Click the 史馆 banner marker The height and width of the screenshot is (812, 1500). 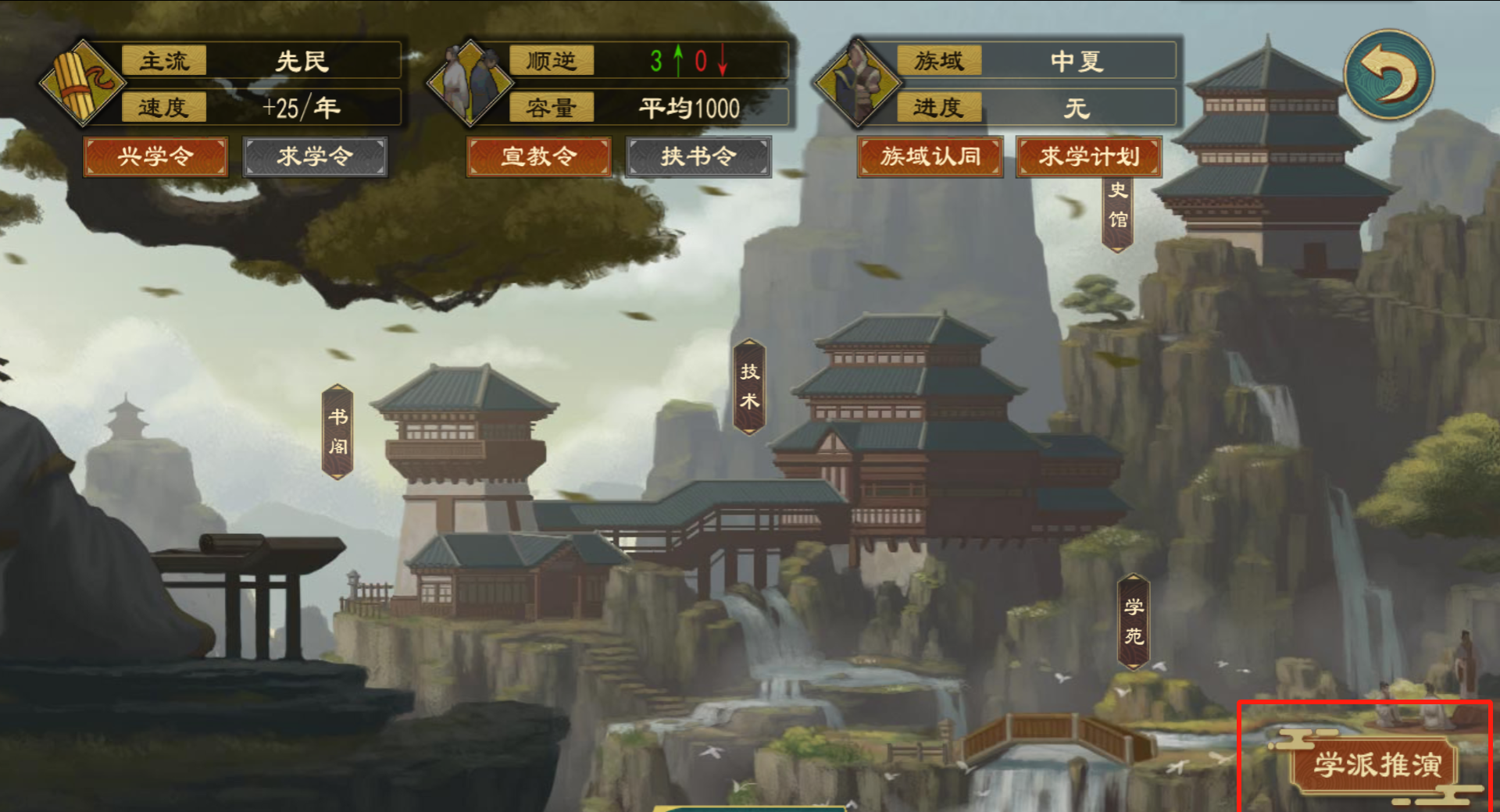pyautogui.click(x=1117, y=212)
